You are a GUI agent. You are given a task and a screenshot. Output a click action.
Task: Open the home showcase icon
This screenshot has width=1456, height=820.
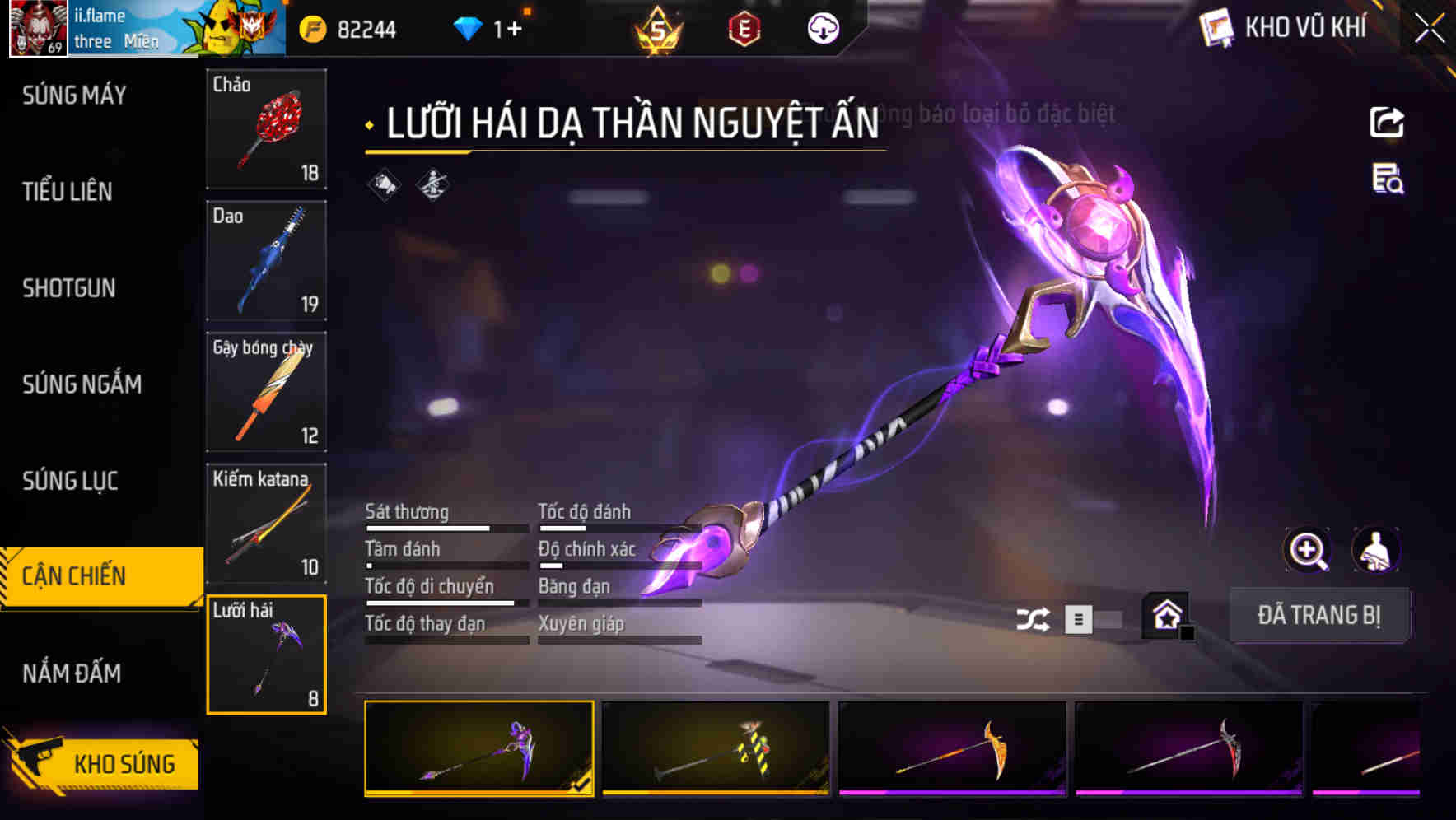tap(1164, 614)
